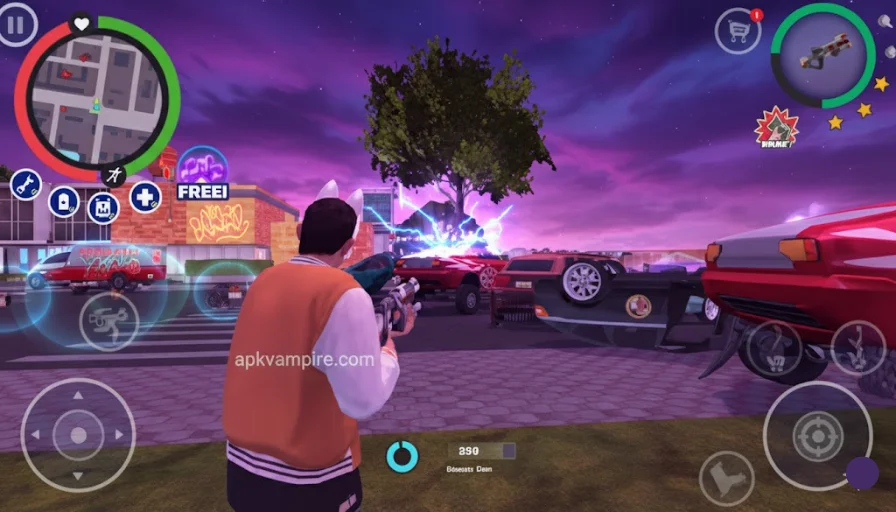Open the weapon selector wheel
This screenshot has height=512, width=896.
(x=822, y=55)
